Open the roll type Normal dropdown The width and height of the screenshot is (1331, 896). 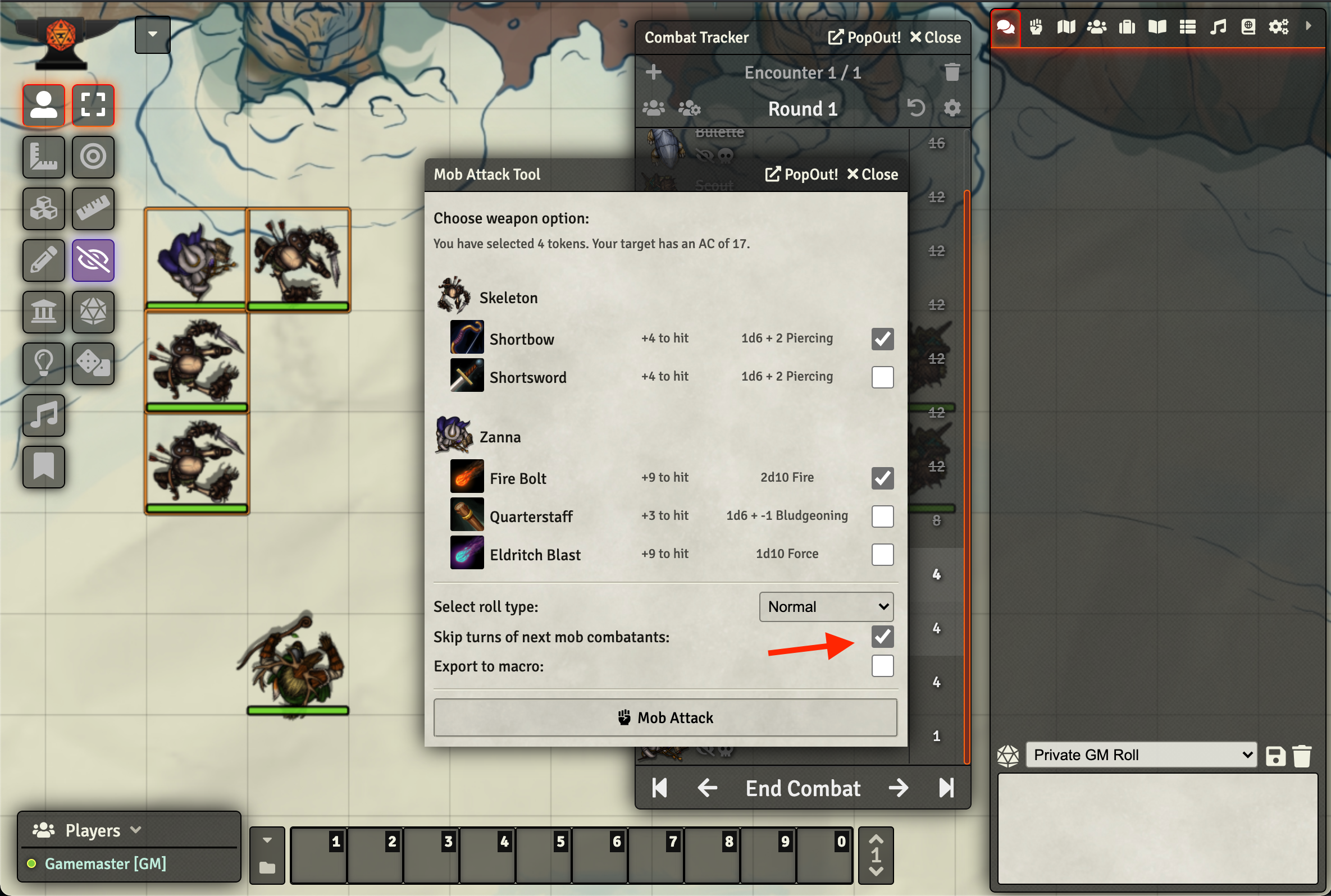[x=825, y=606]
